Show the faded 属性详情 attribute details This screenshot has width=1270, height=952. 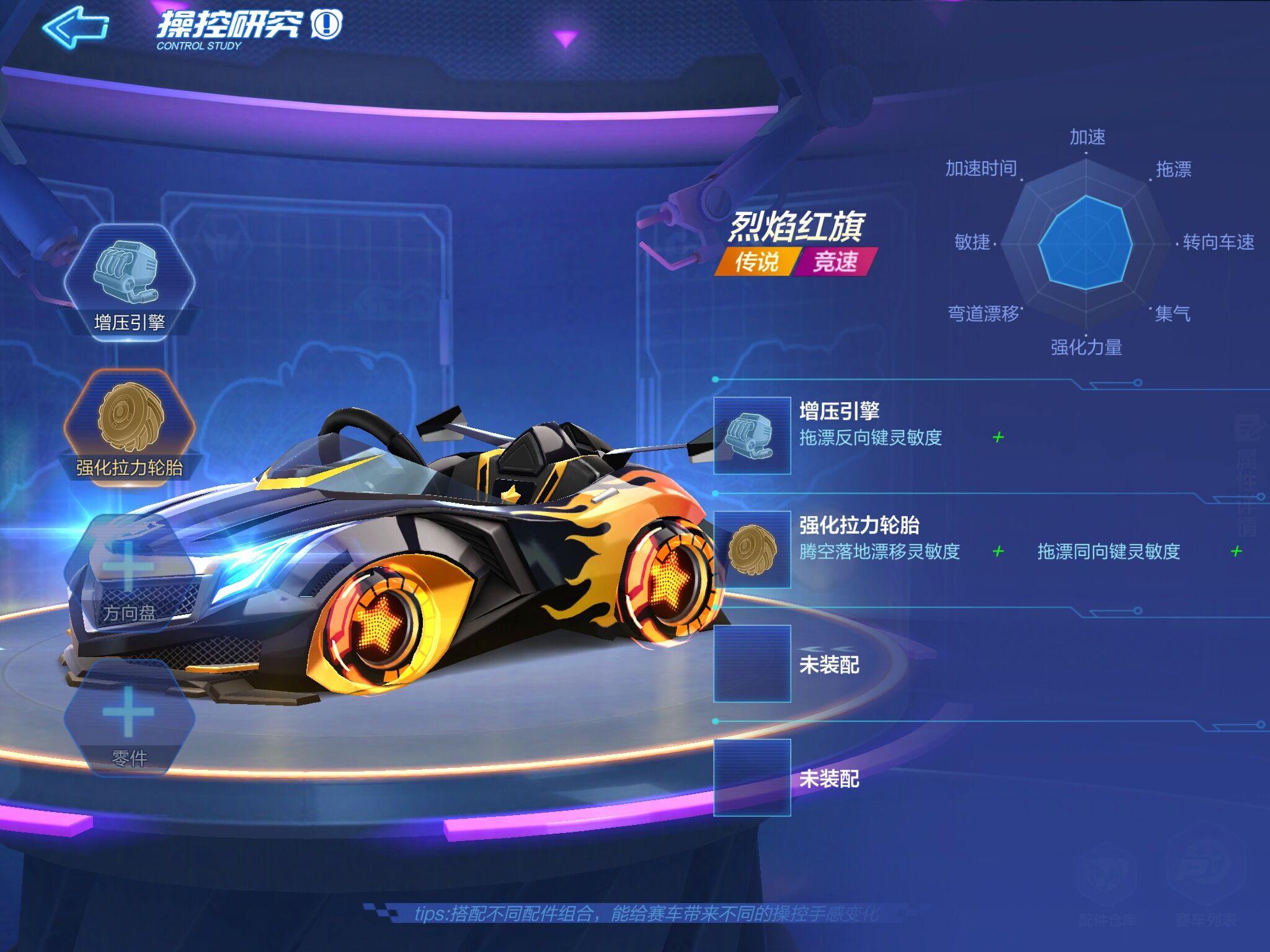coord(1246,474)
